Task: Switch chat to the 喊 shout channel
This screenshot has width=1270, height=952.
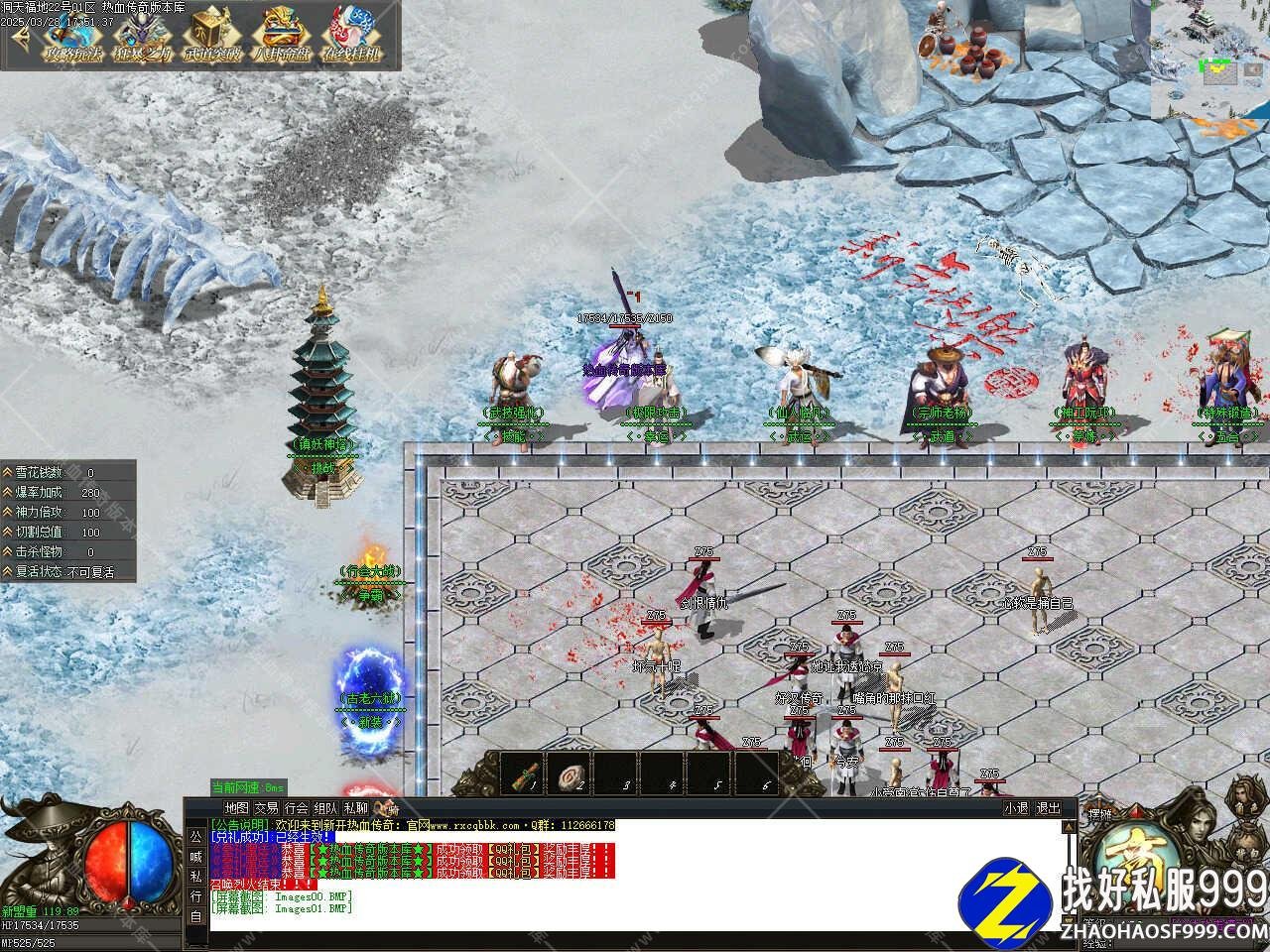Action: coord(195,857)
